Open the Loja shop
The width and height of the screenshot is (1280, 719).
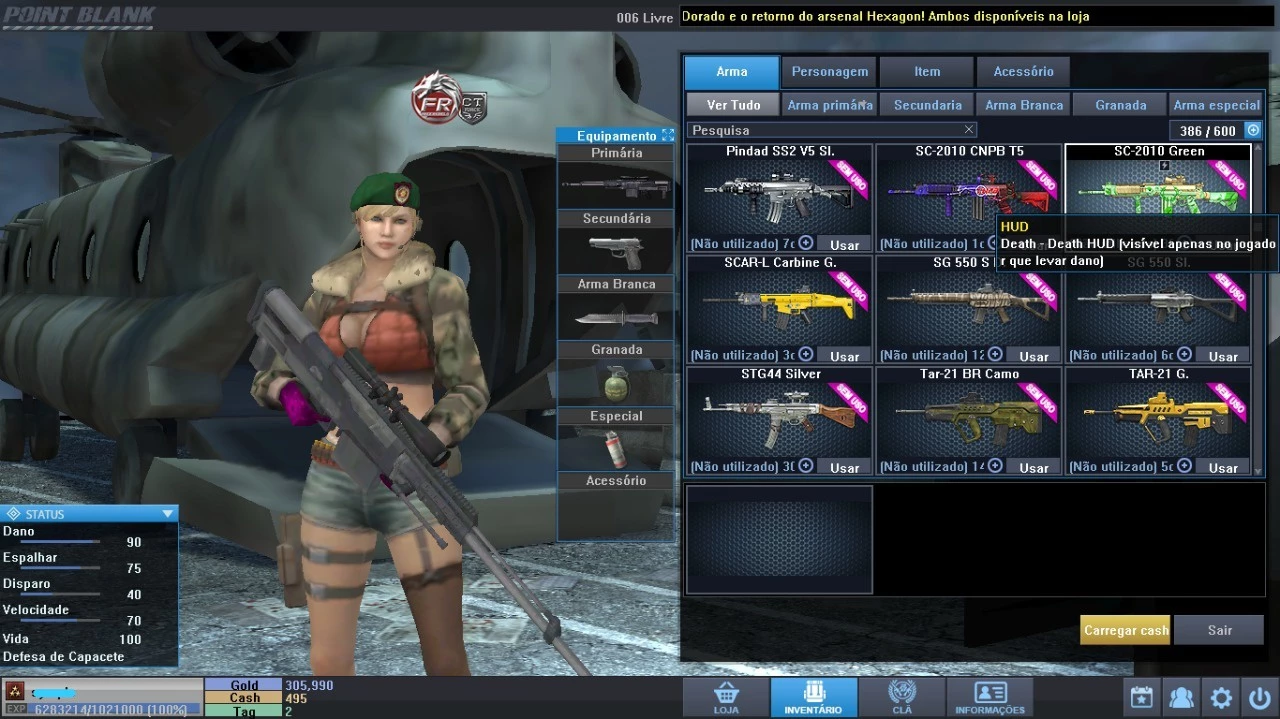(726, 697)
